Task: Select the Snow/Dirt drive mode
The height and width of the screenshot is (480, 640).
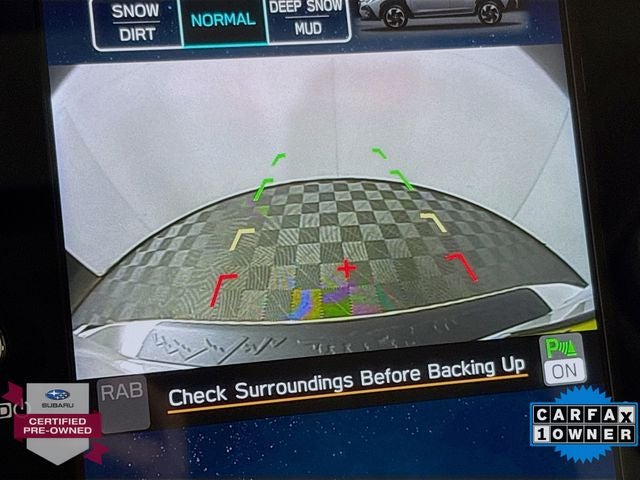Action: (135, 22)
